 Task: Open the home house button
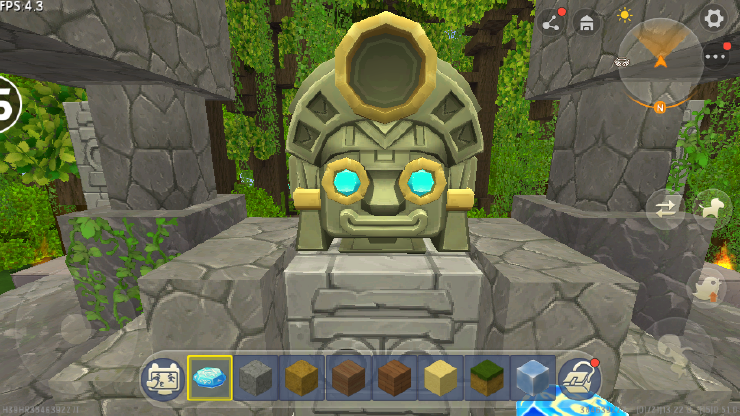588,23
